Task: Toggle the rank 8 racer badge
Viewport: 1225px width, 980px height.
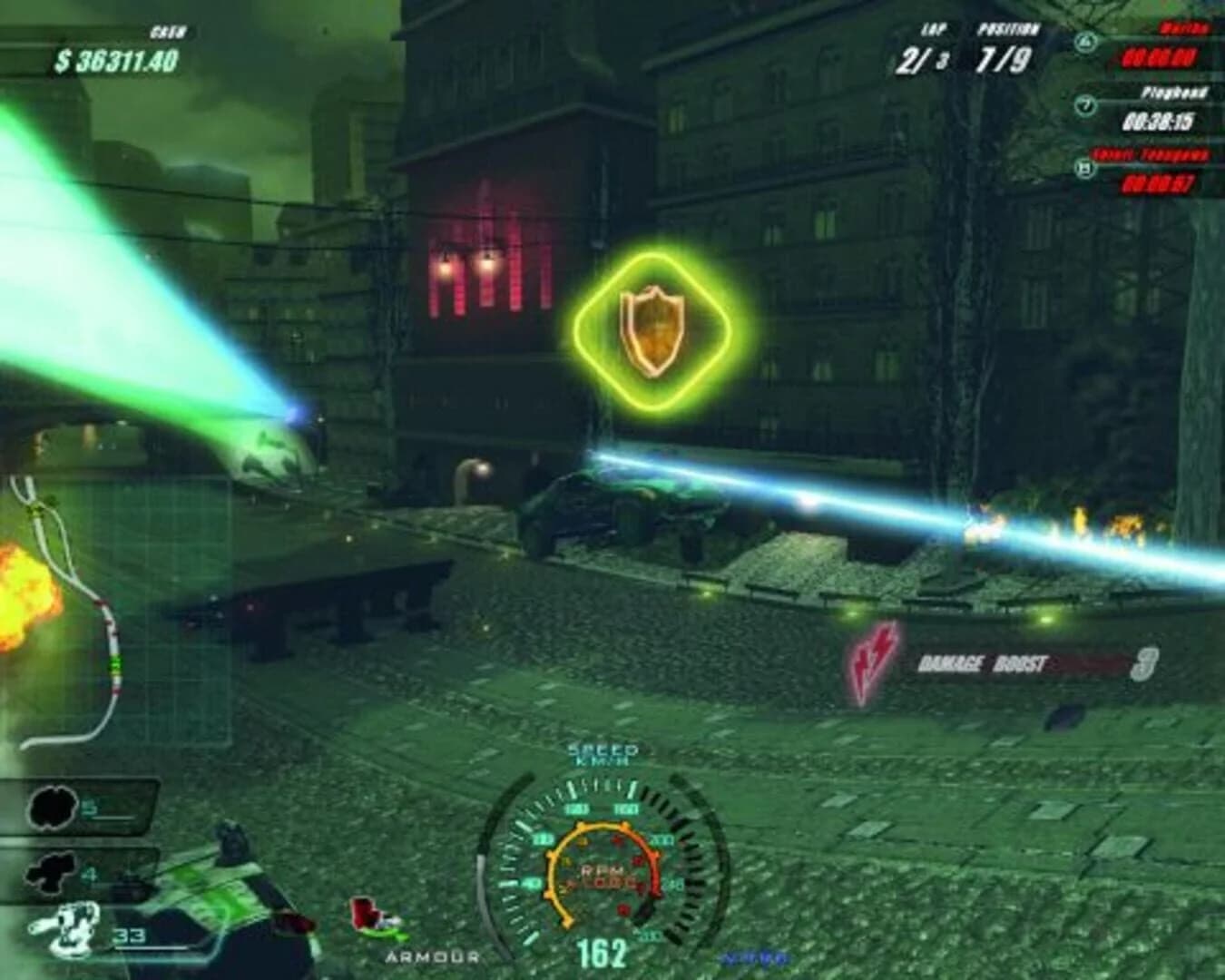Action: (1081, 169)
